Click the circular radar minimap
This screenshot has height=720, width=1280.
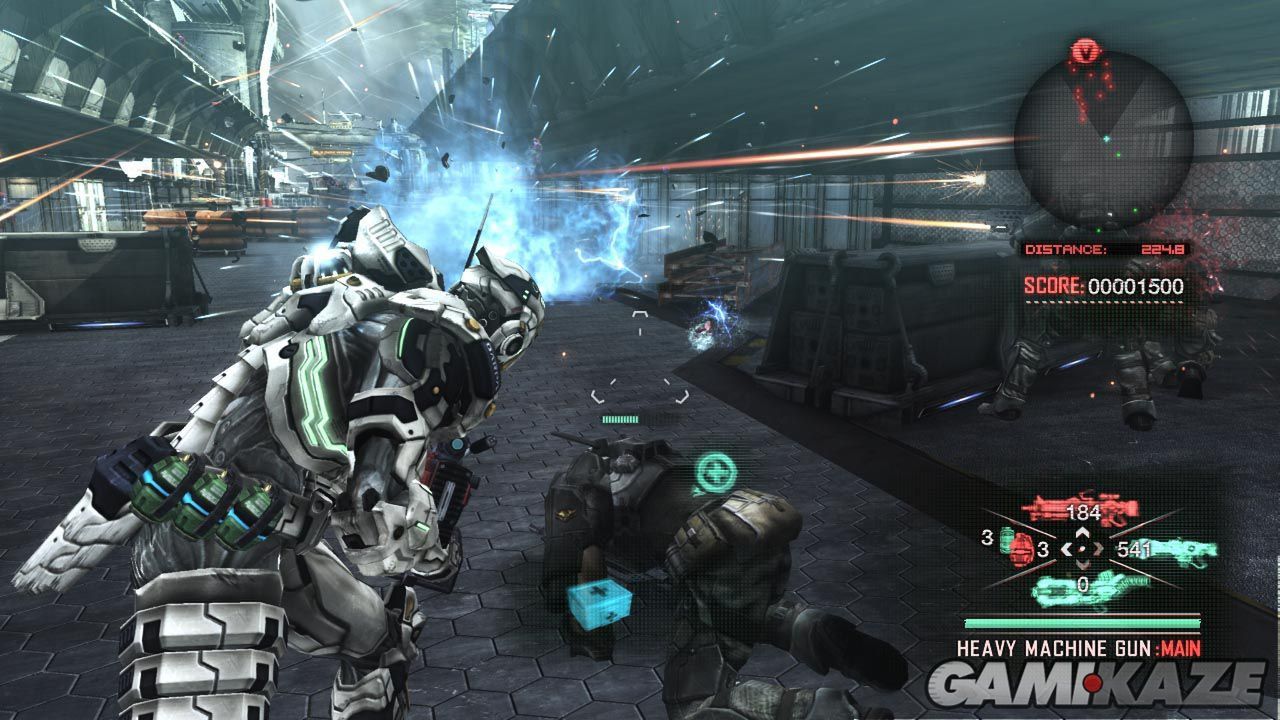coord(1103,137)
